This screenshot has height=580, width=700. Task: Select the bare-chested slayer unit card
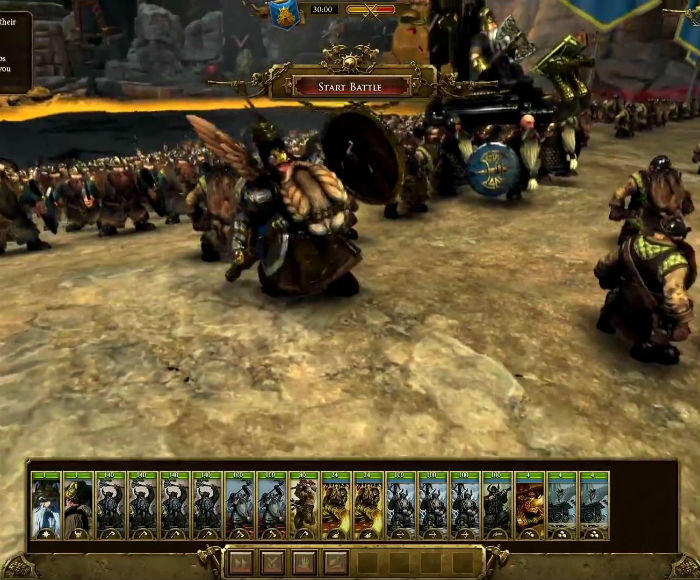[303, 505]
